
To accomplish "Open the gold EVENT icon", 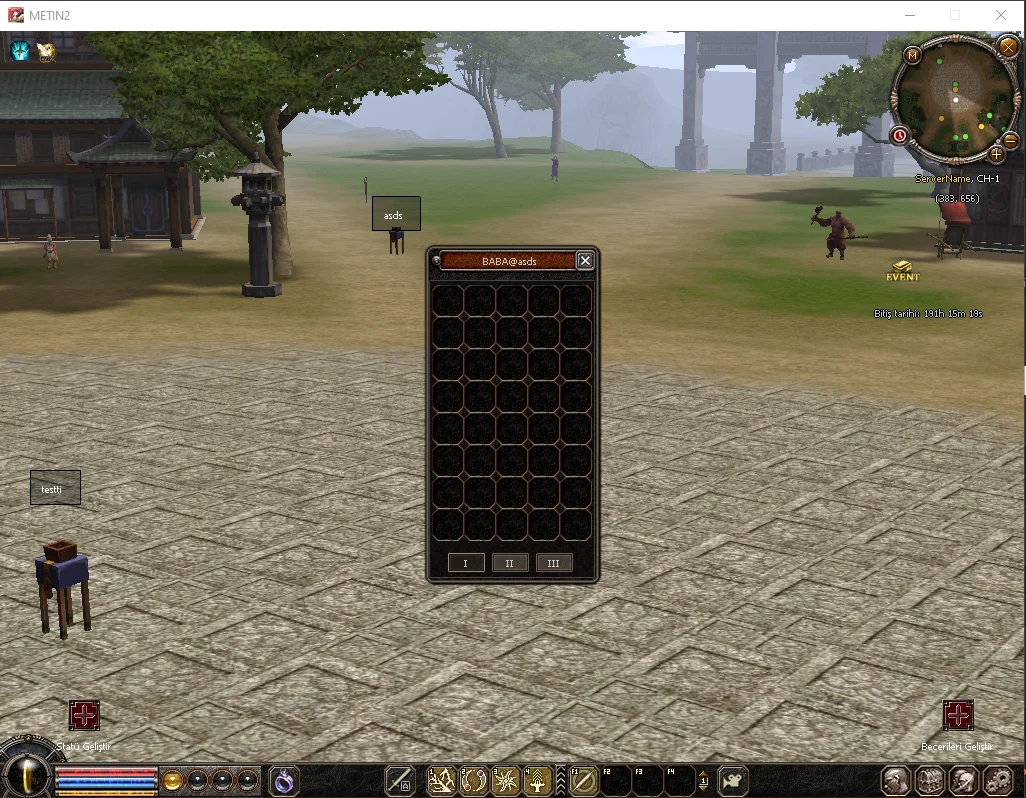I will pos(902,270).
